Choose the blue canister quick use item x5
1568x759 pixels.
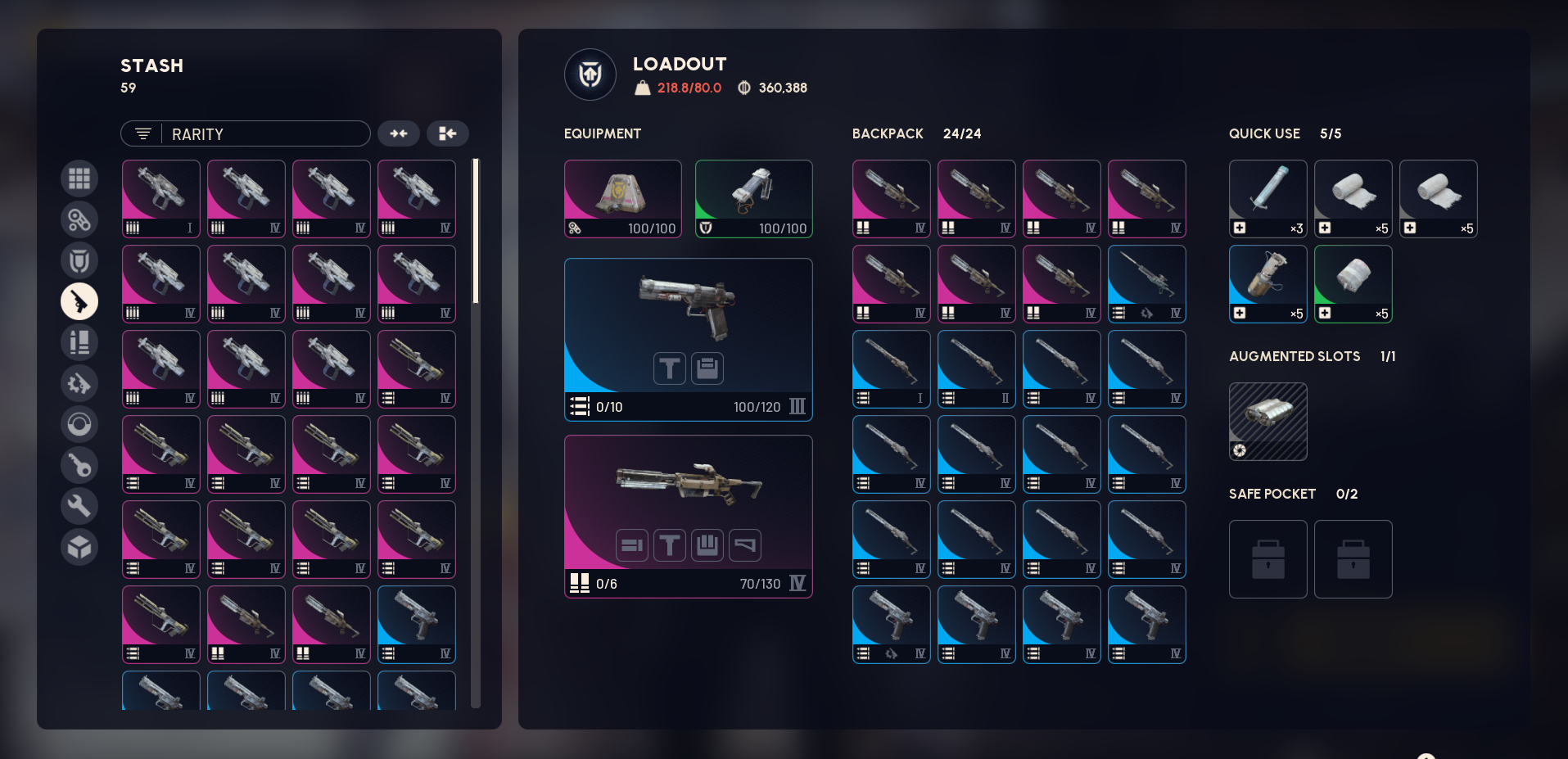click(x=1268, y=284)
